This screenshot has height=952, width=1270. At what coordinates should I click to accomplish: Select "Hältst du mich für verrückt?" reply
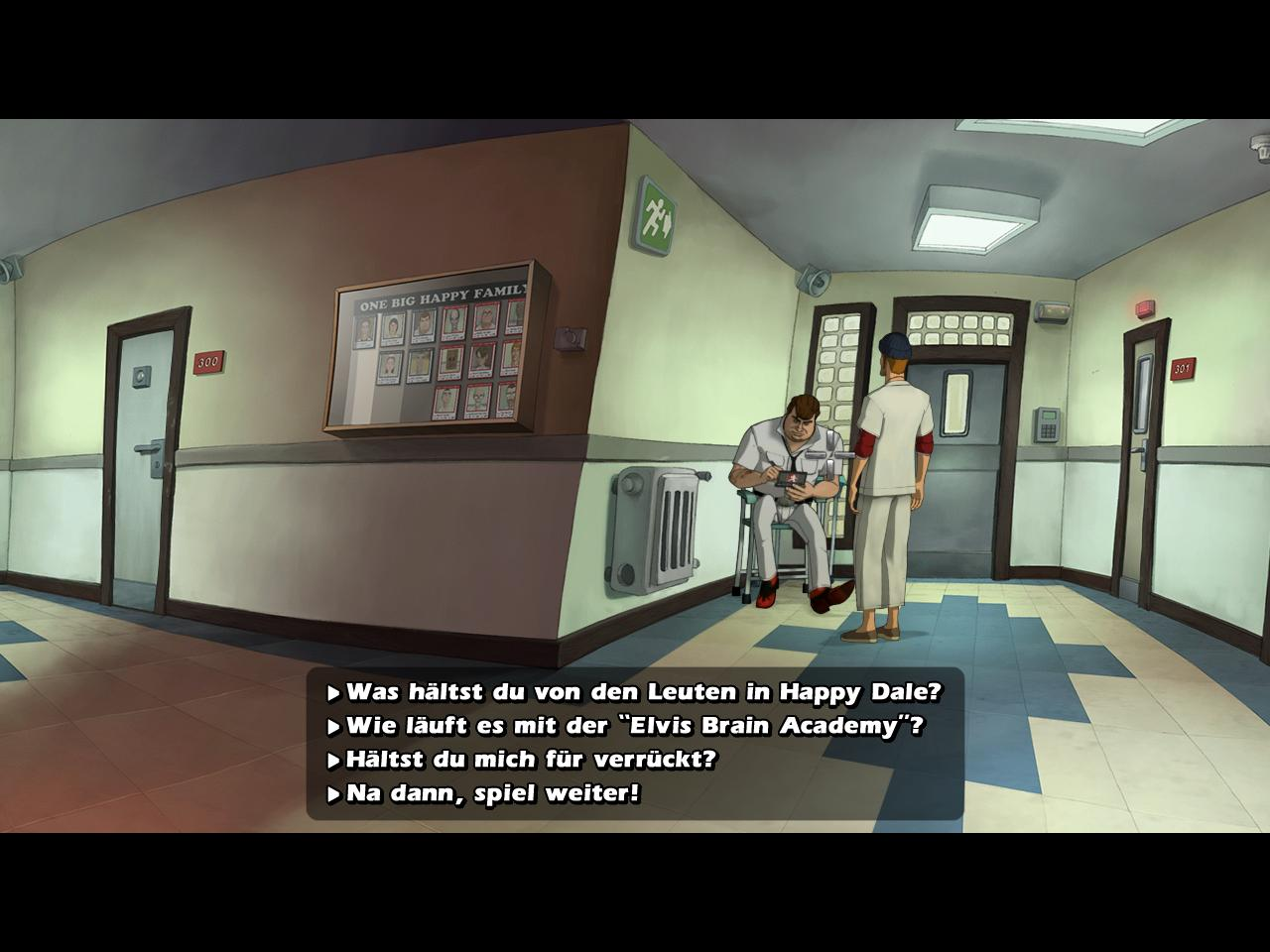point(530,760)
